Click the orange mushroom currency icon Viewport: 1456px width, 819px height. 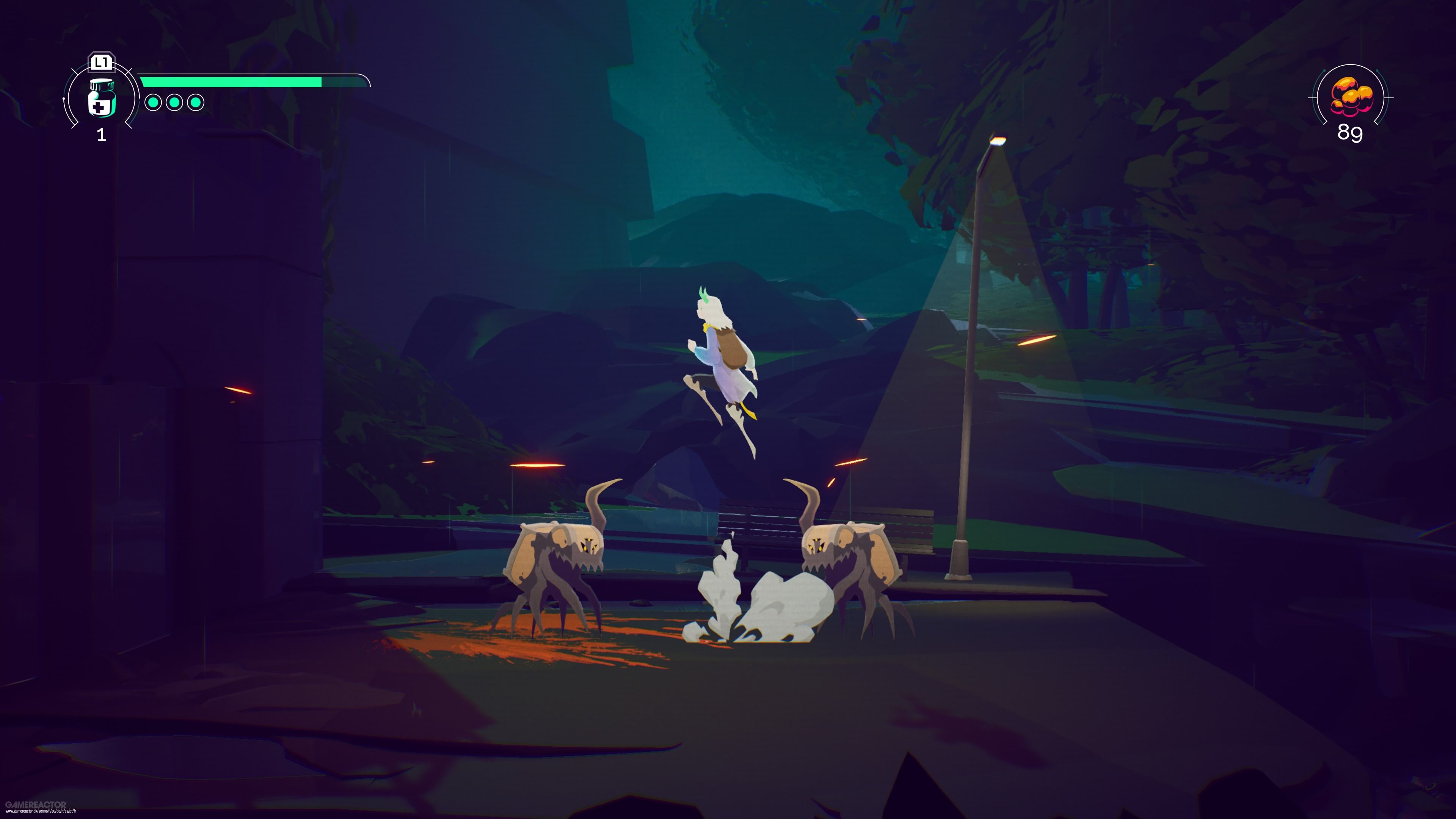point(1350,96)
